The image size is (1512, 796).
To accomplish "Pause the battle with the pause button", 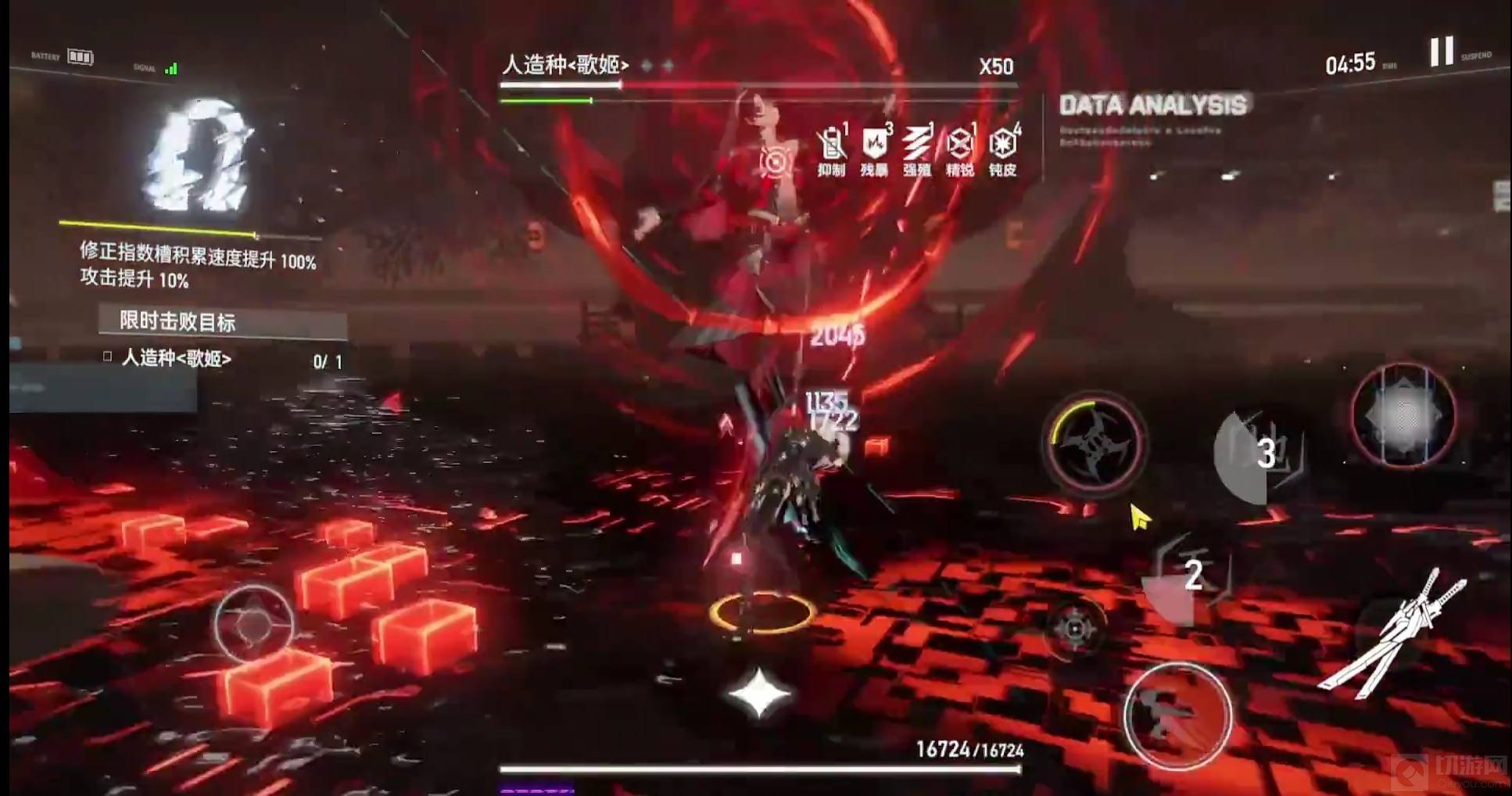I will [x=1442, y=52].
